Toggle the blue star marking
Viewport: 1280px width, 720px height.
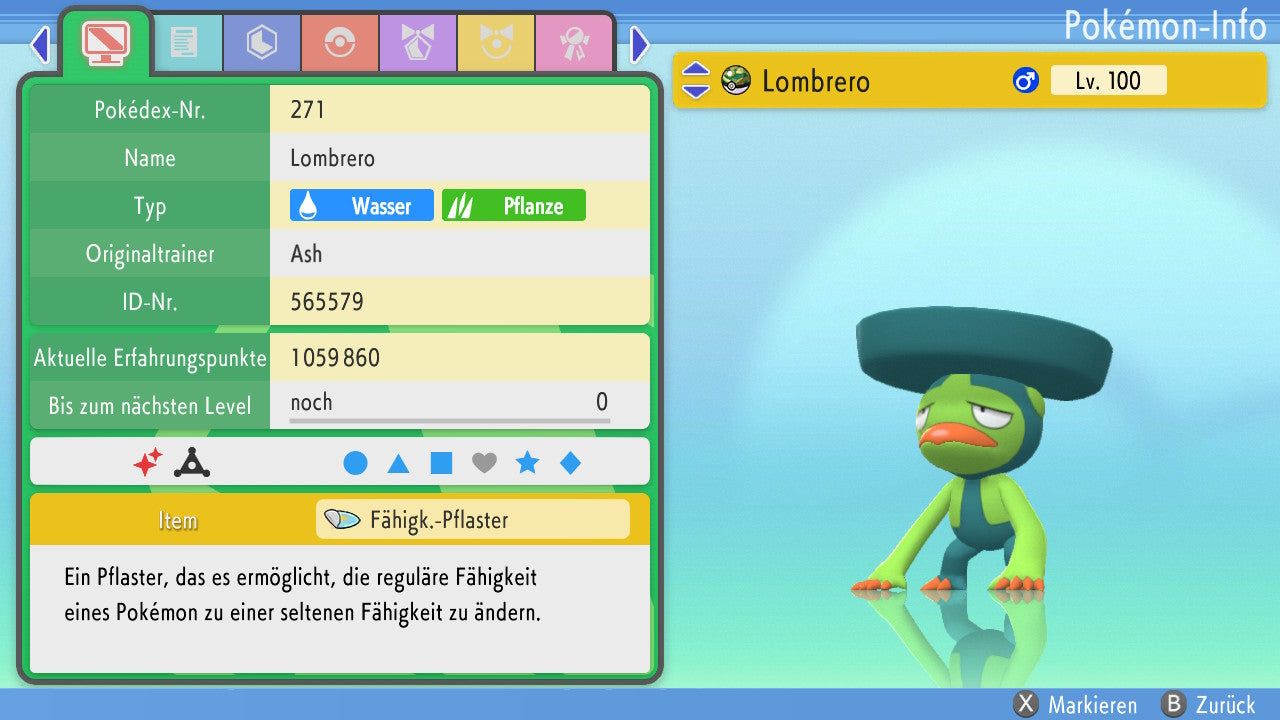[x=527, y=463]
